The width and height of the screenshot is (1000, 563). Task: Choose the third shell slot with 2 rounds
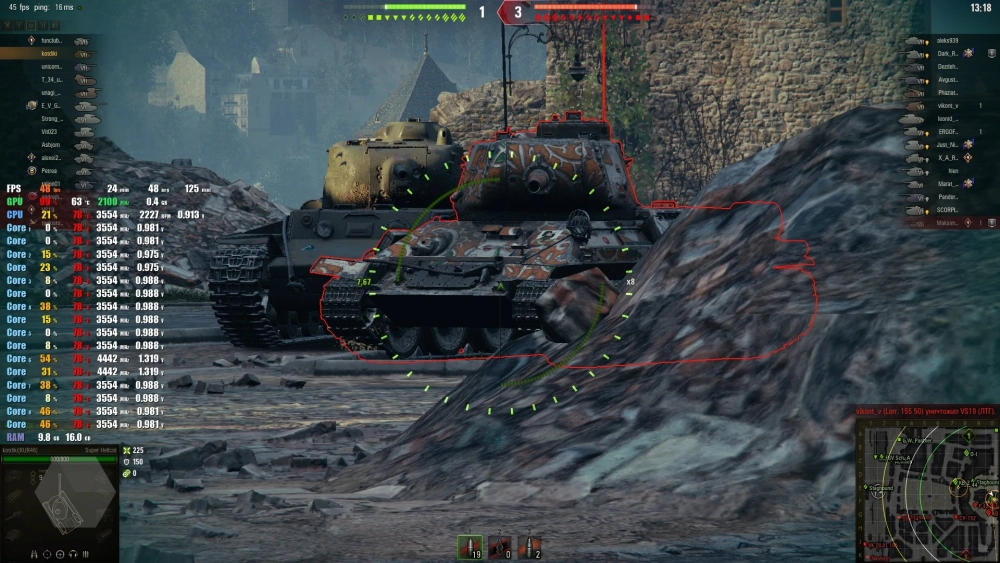(x=530, y=547)
